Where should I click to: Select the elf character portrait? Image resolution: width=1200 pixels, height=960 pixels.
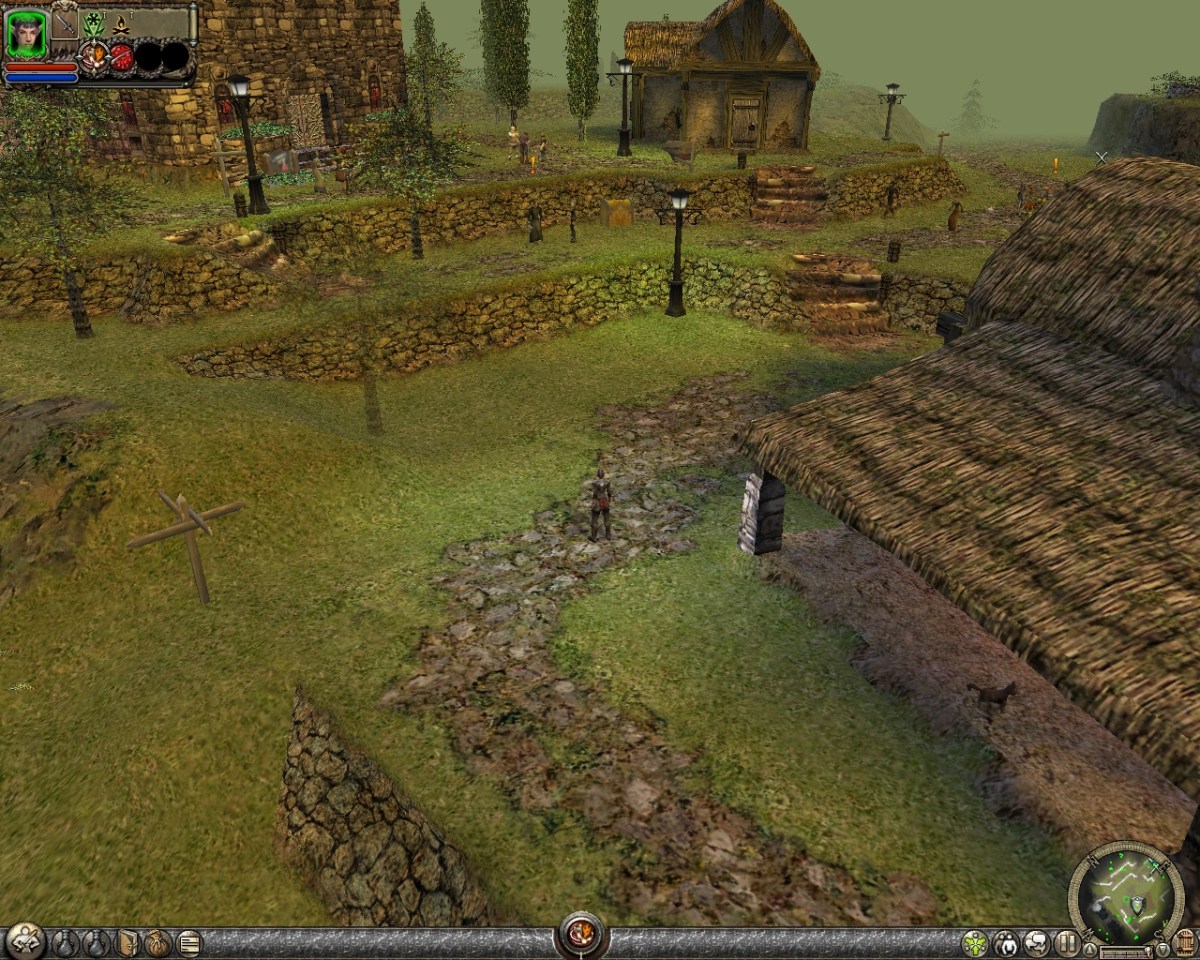pyautogui.click(x=26, y=34)
